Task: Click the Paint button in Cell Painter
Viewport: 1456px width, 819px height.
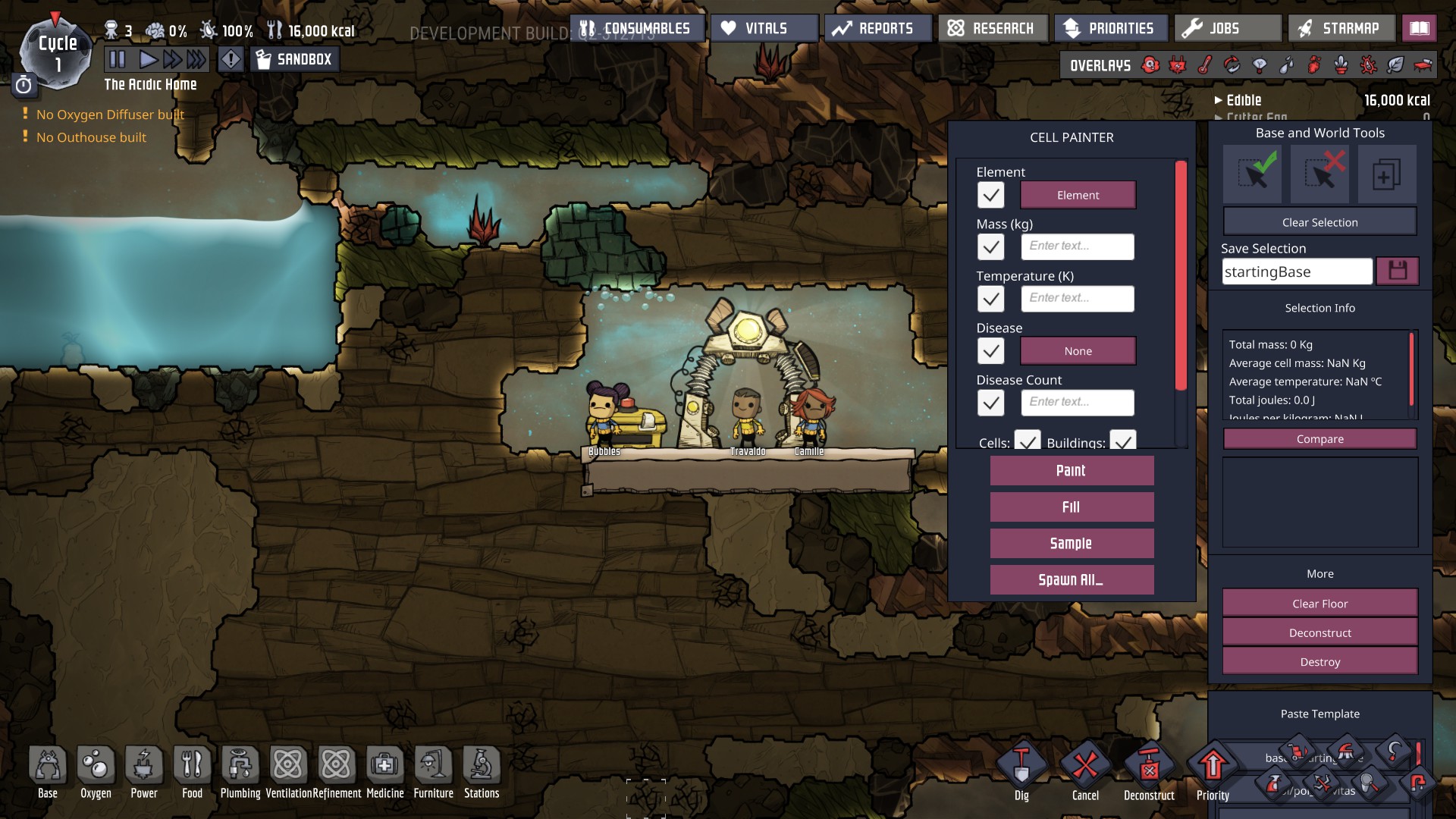Action: click(x=1072, y=471)
